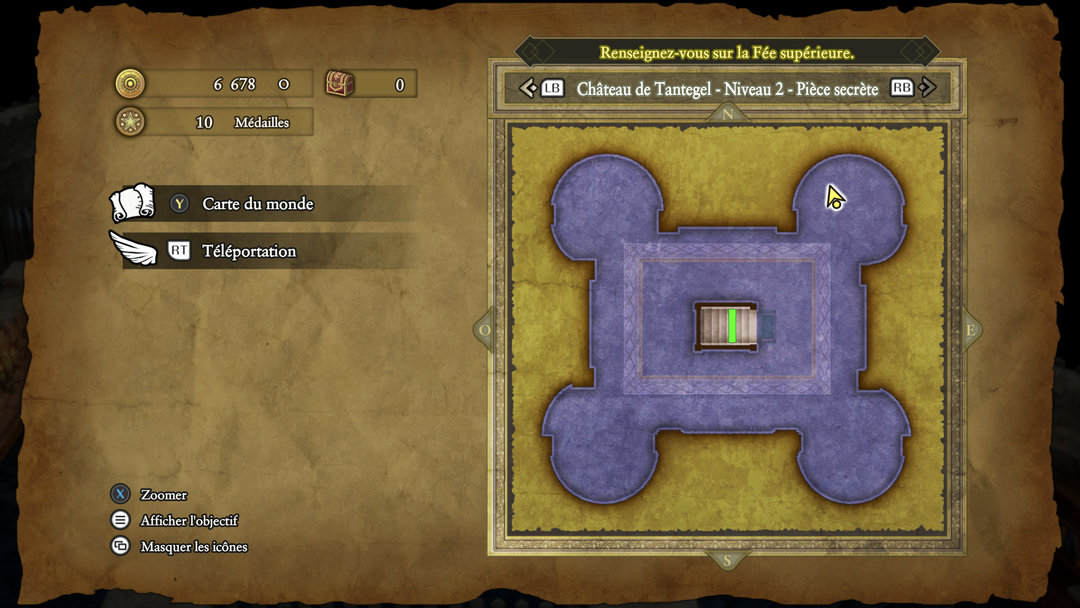Go to the previous map level arrow
The width and height of the screenshot is (1080, 608).
(x=529, y=88)
